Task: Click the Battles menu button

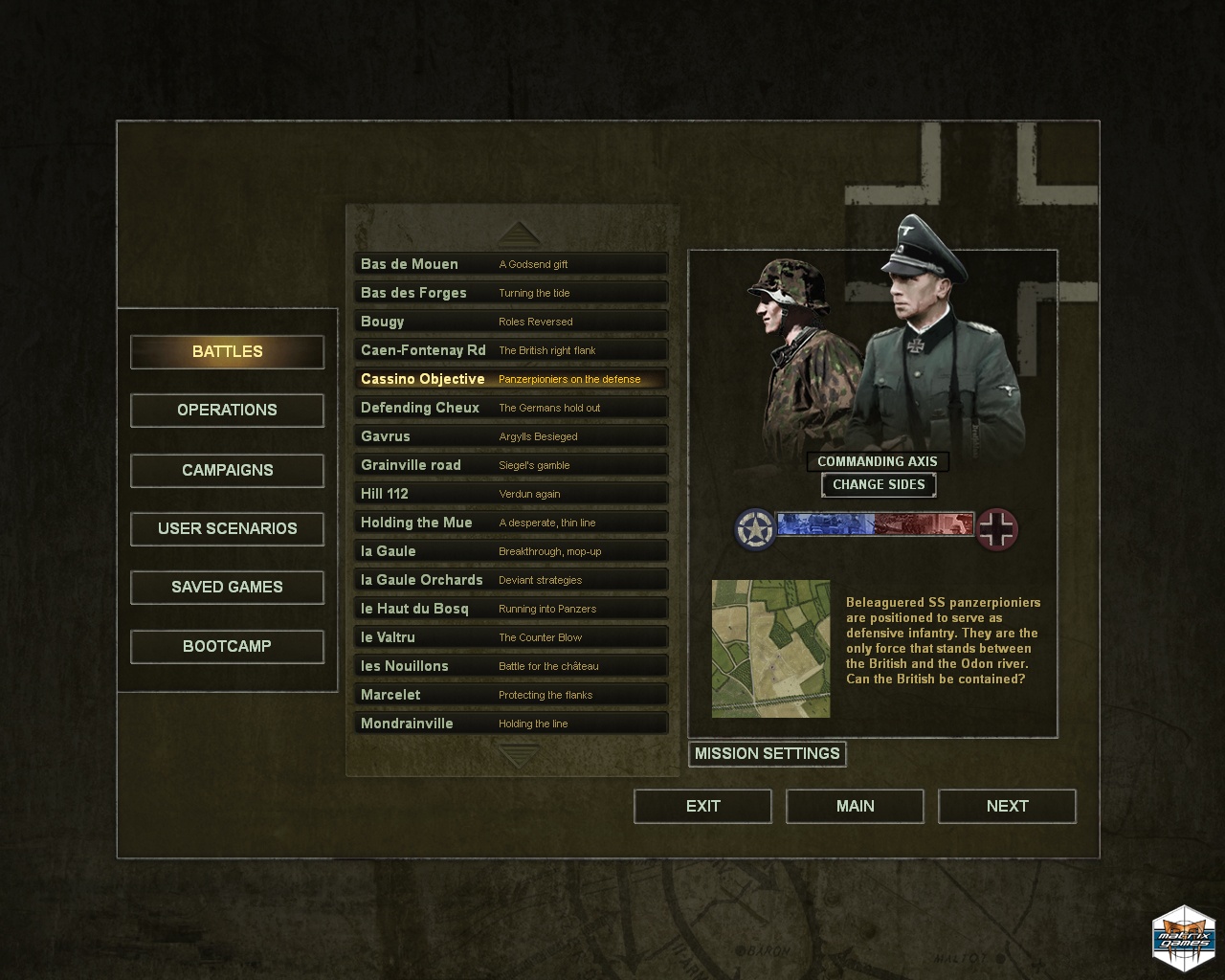Action: coord(227,351)
